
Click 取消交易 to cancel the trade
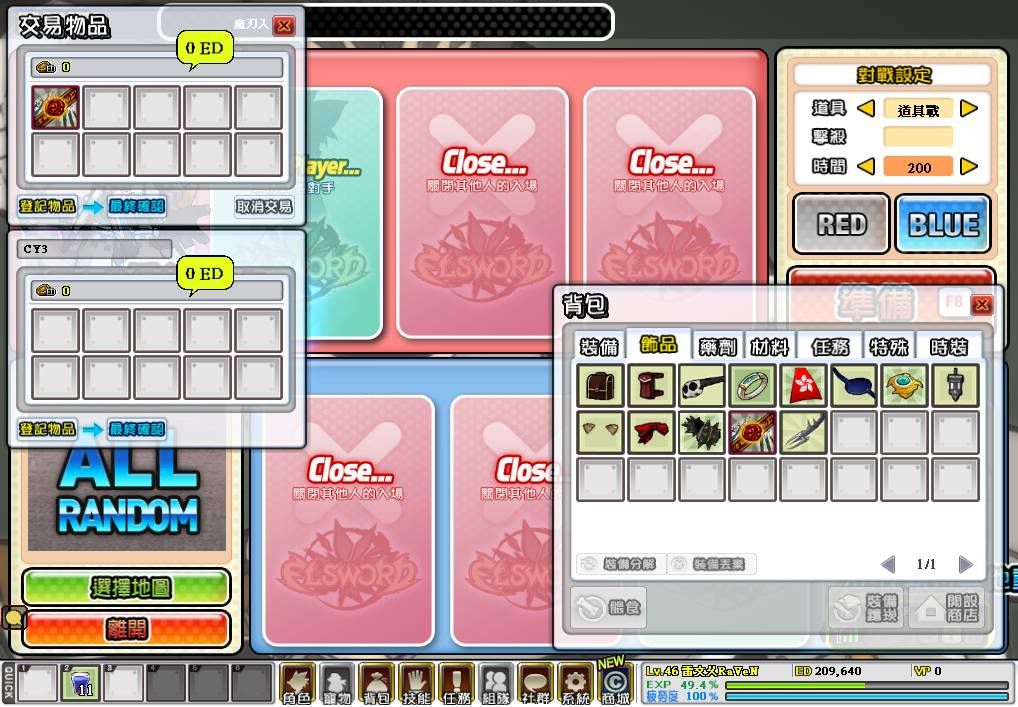tap(264, 207)
